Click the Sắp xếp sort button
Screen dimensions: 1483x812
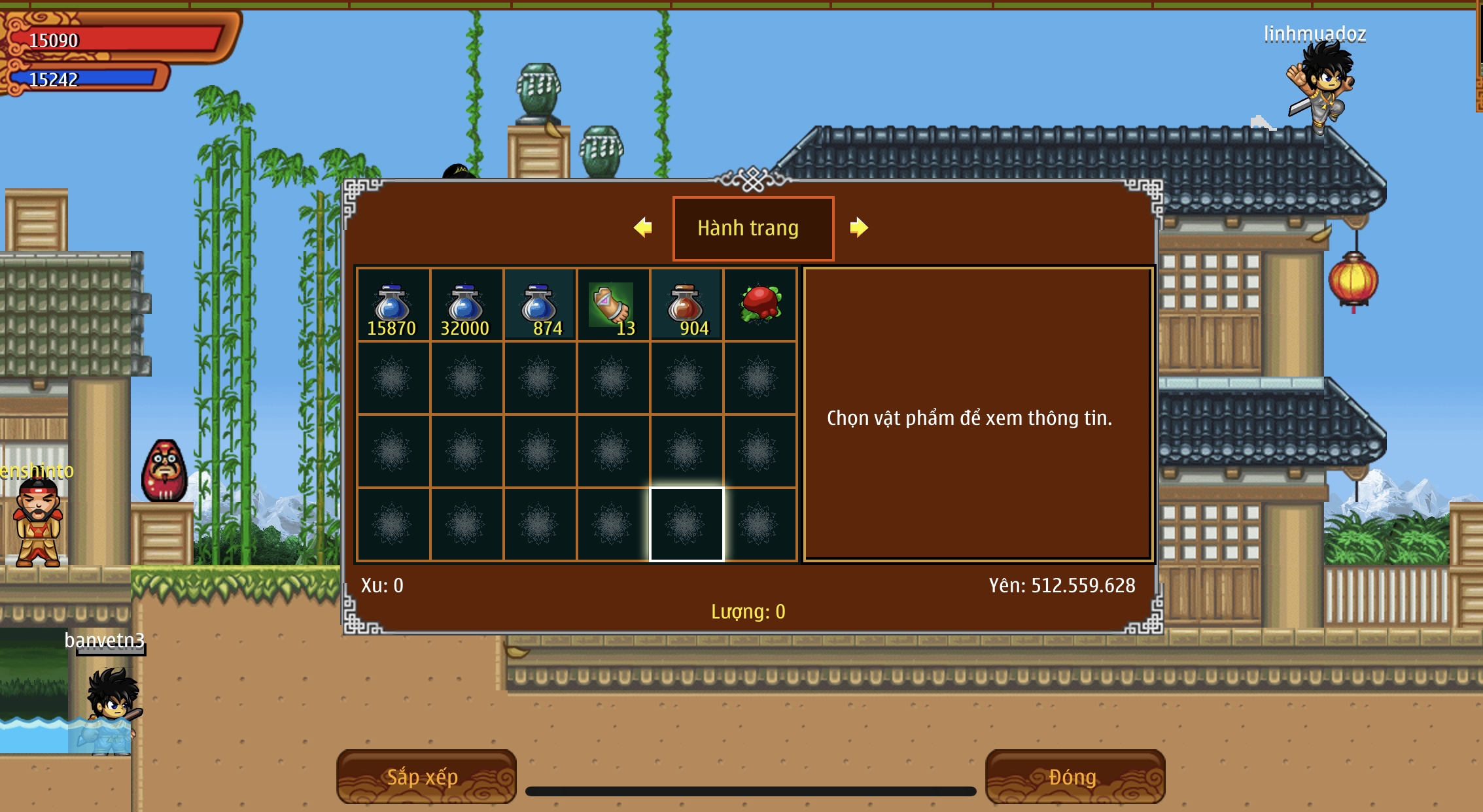click(x=426, y=777)
